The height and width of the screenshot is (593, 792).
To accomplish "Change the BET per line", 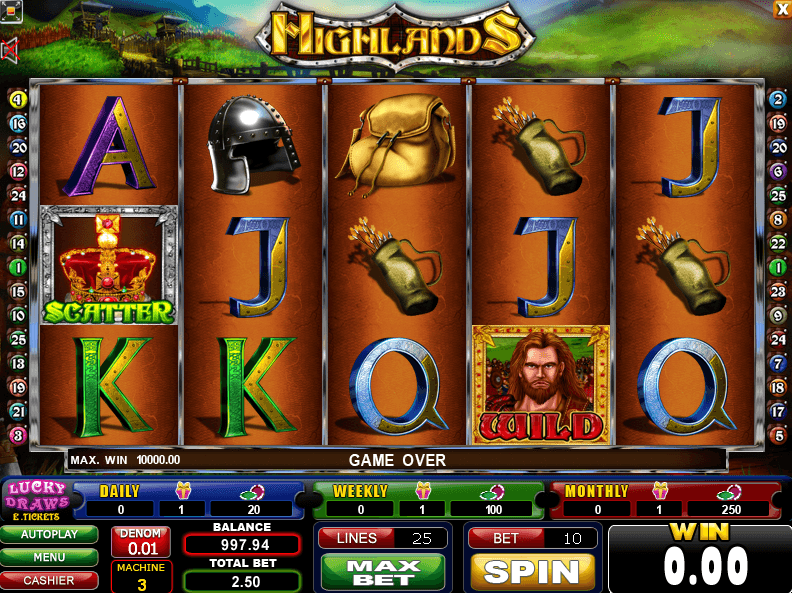I will click(532, 538).
